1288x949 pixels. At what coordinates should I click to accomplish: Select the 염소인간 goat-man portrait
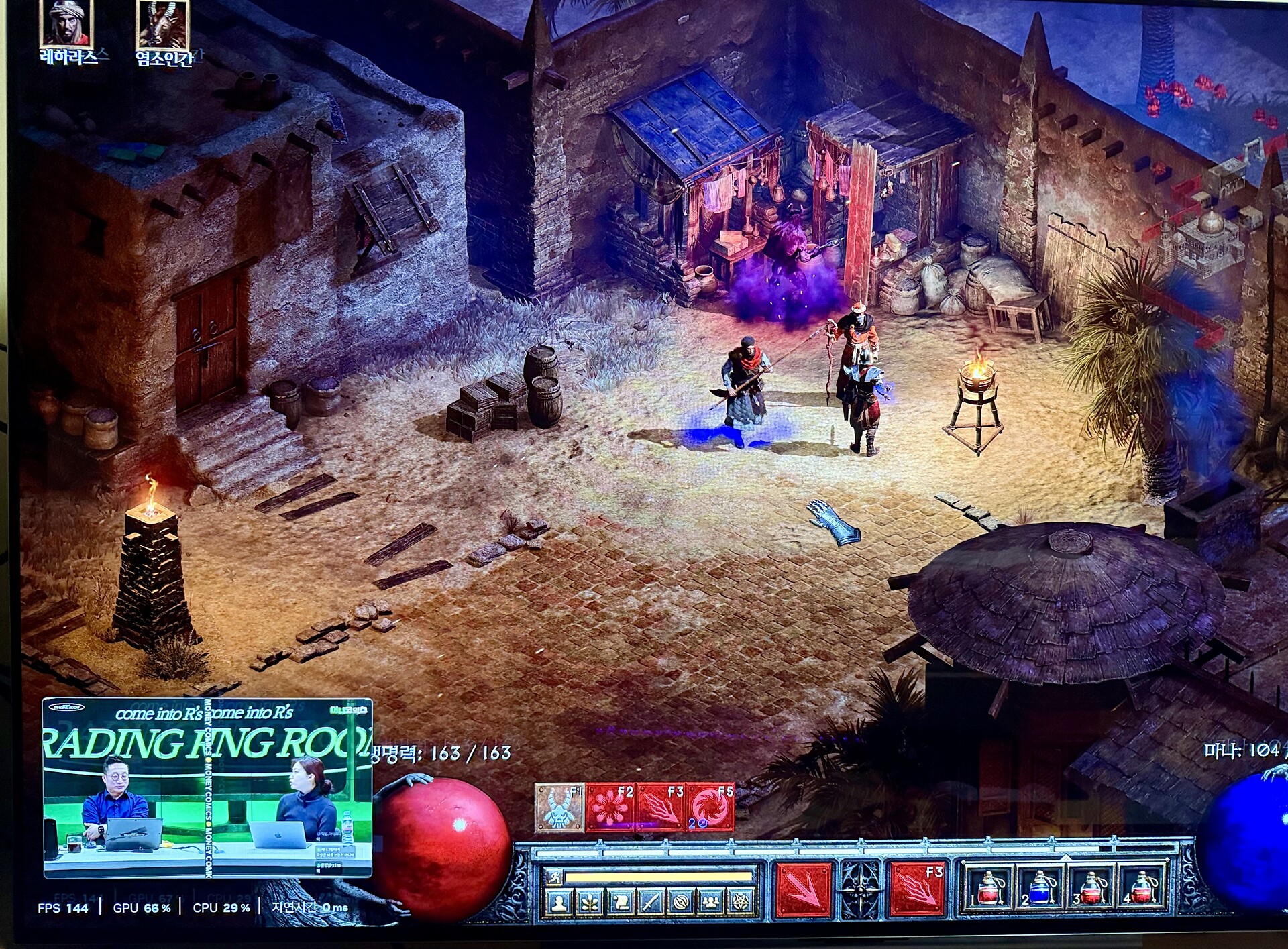click(x=162, y=24)
